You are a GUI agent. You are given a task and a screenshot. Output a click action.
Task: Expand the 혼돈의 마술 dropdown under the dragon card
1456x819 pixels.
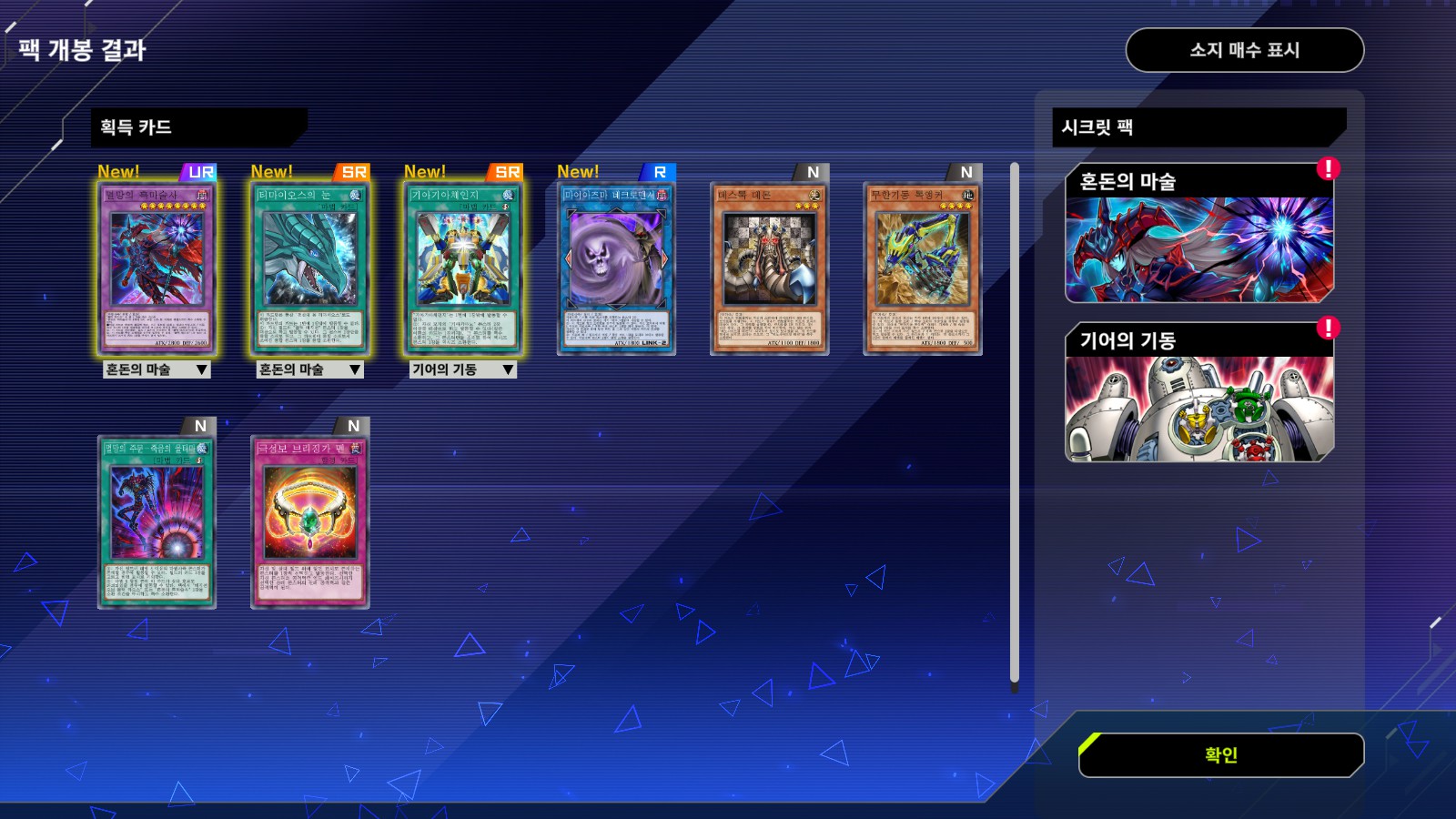[310, 369]
